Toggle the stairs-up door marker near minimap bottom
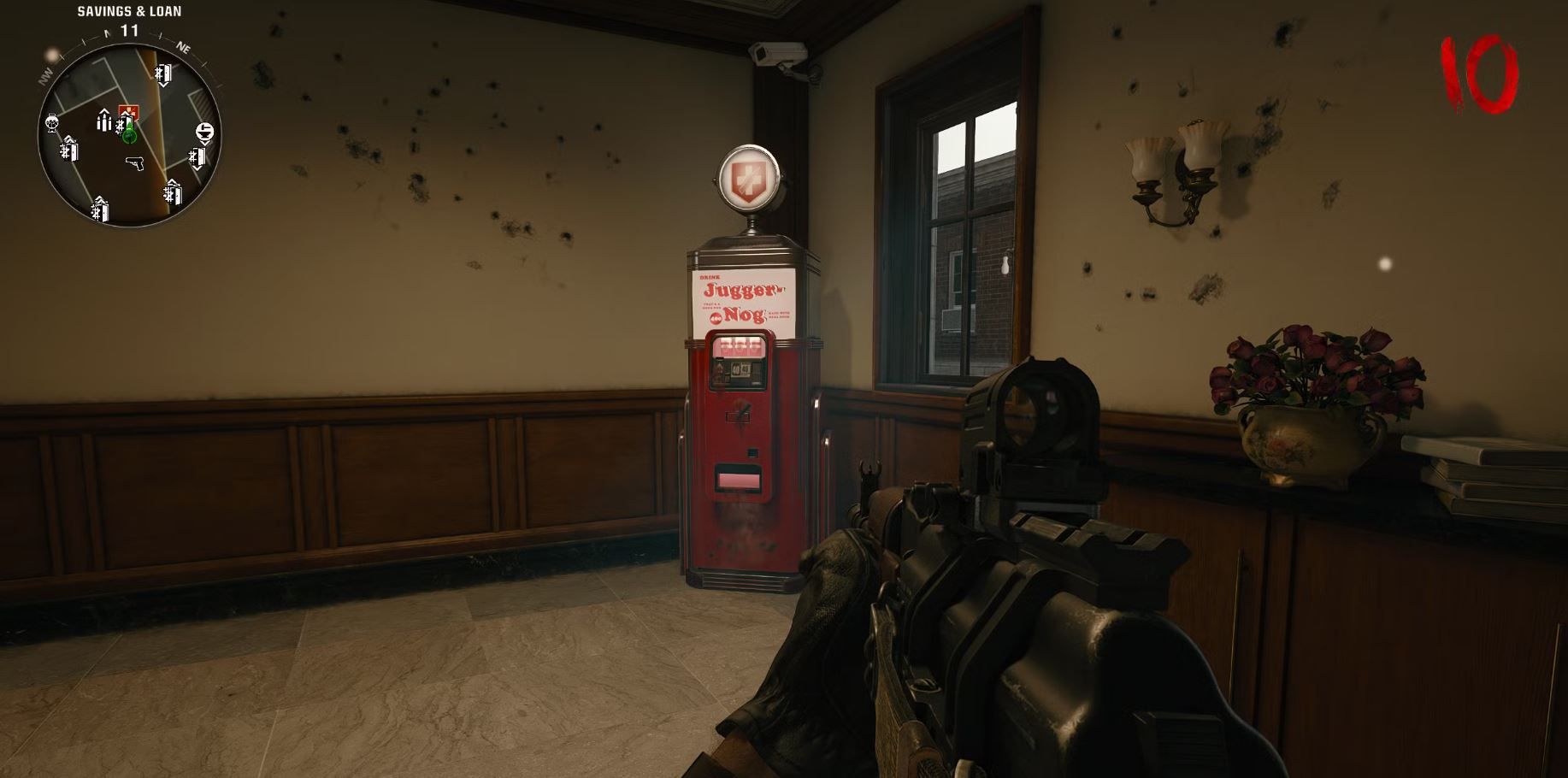This screenshot has height=778, width=1568. point(99,210)
